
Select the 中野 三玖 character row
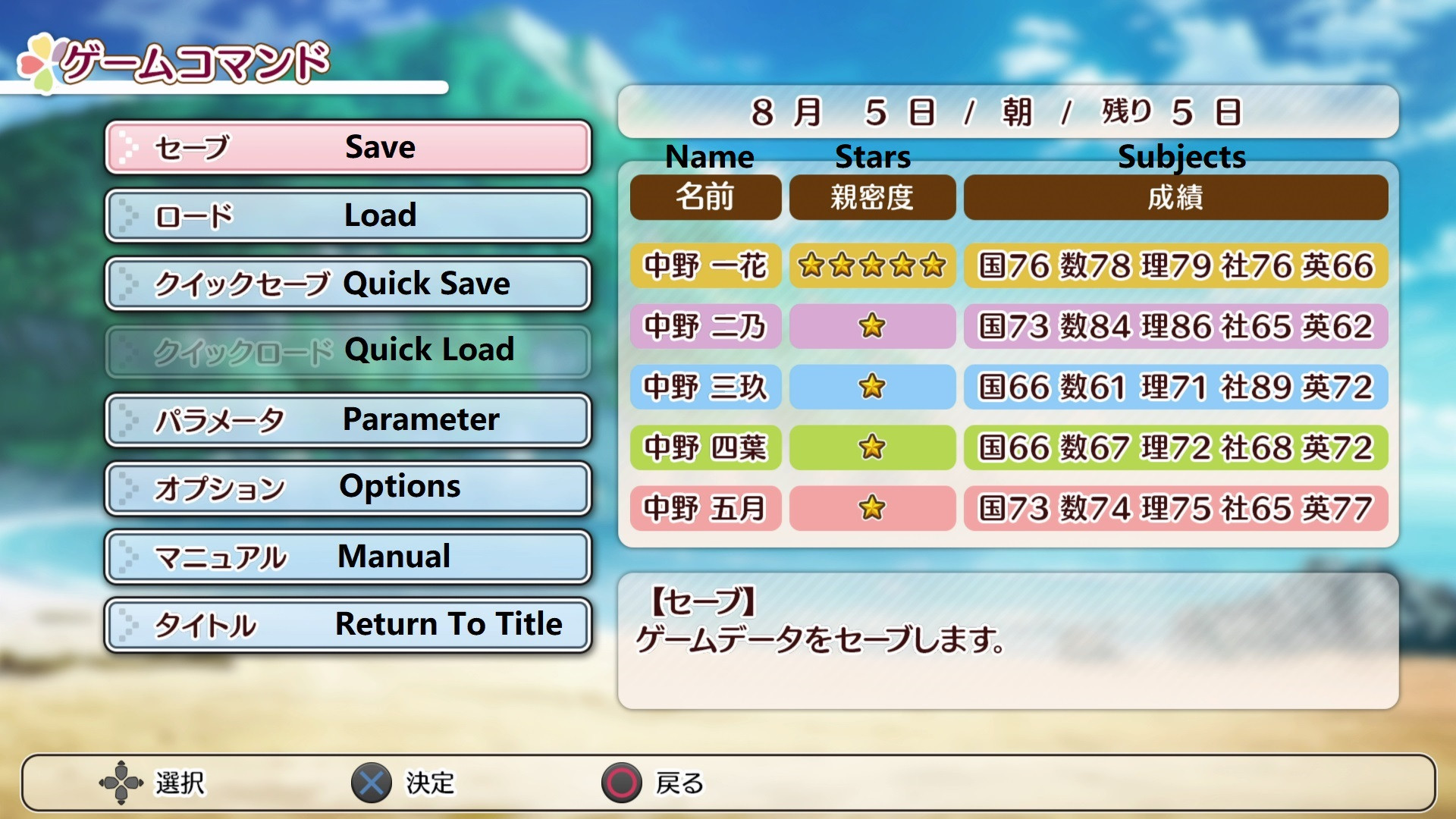tap(705, 388)
